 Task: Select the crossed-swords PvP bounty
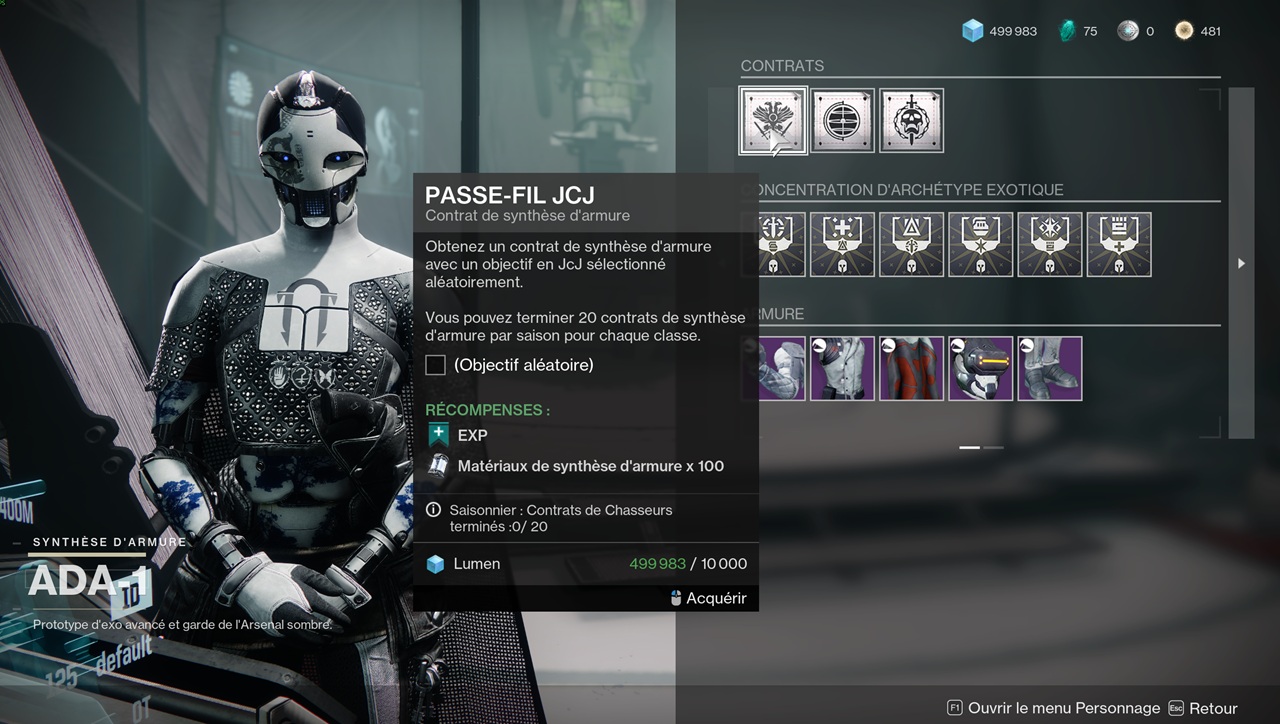(773, 121)
